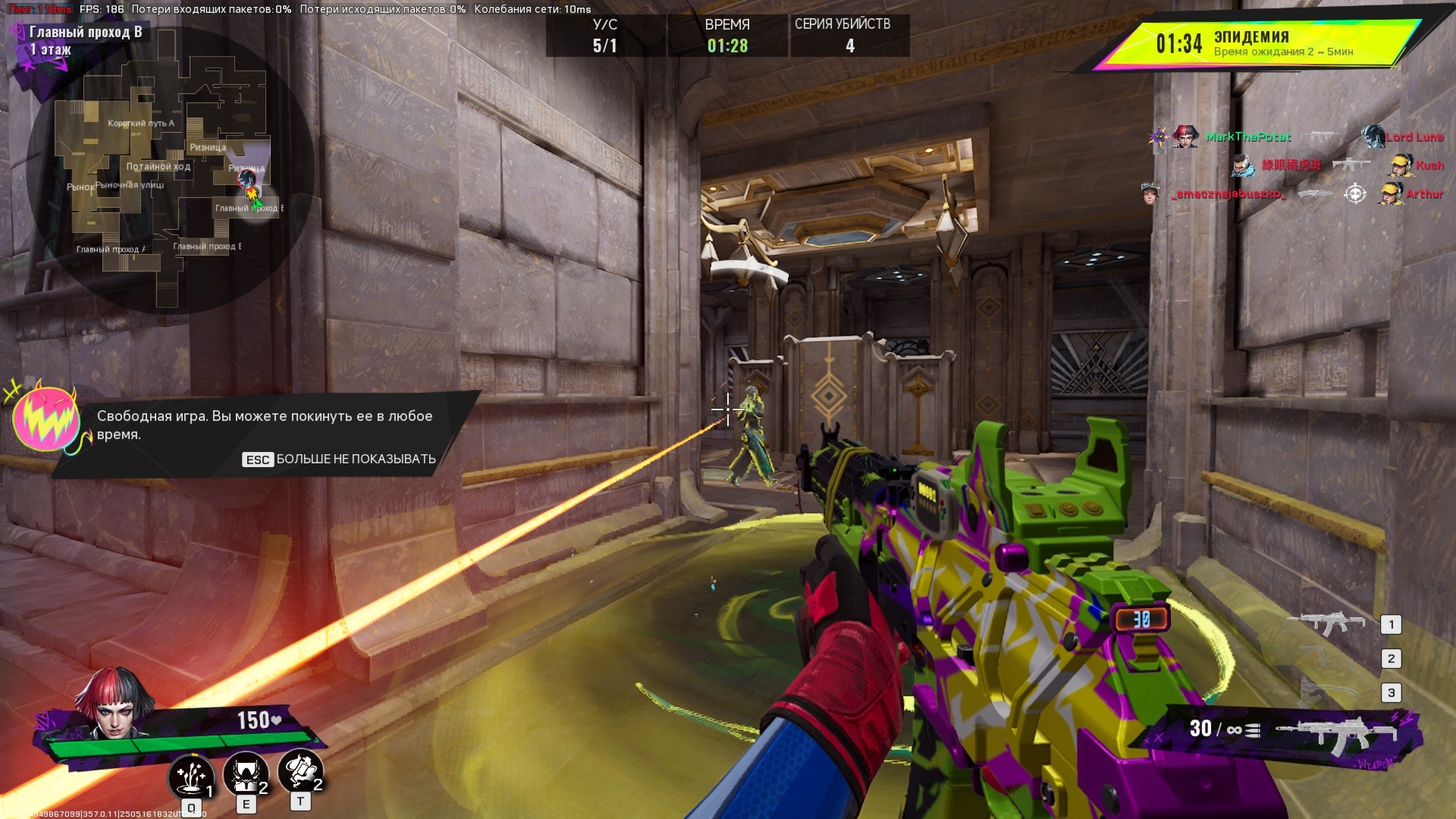Trigger the T ability icon
1456x819 pixels.
point(300,770)
